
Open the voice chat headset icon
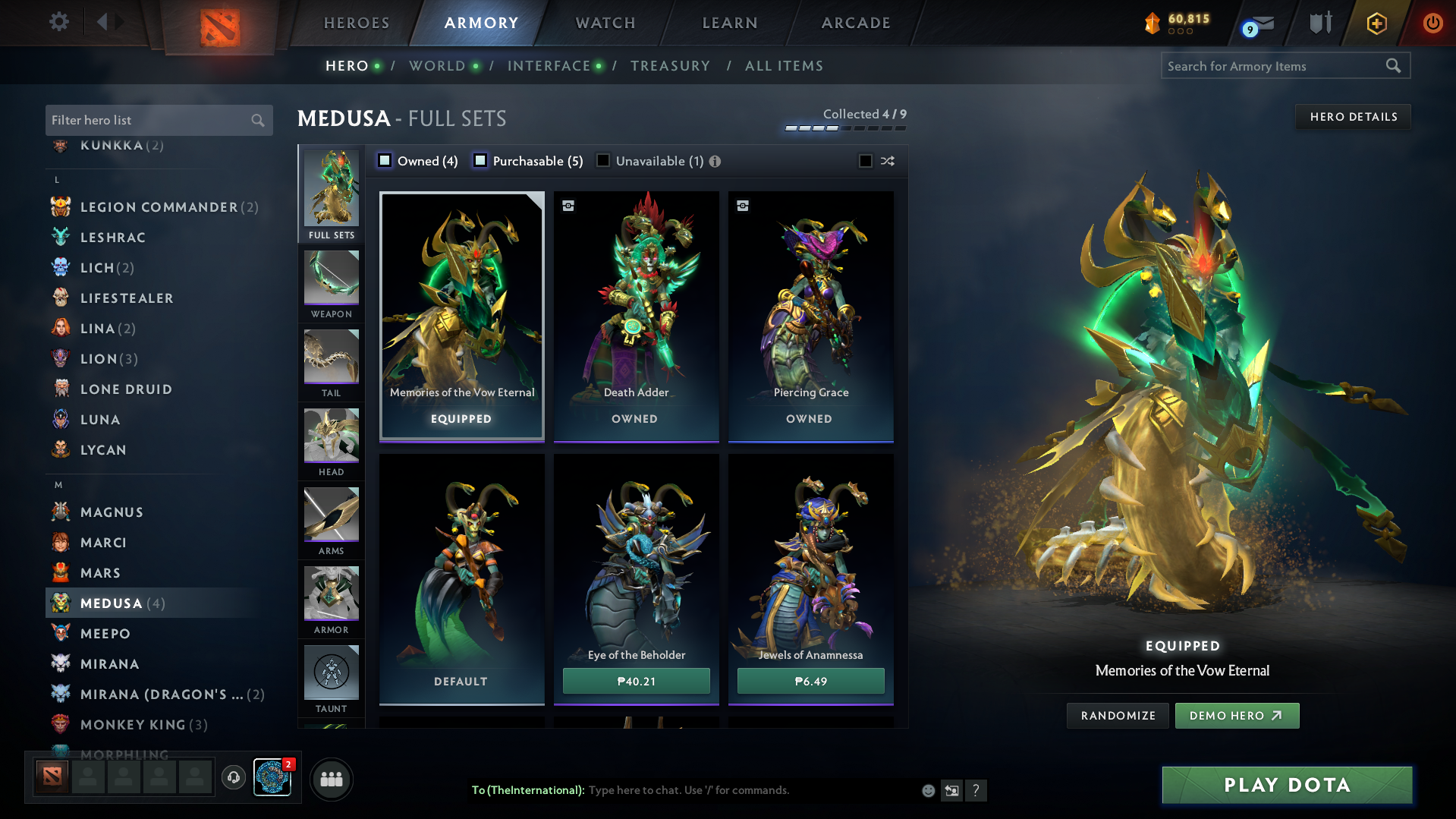pos(233,779)
